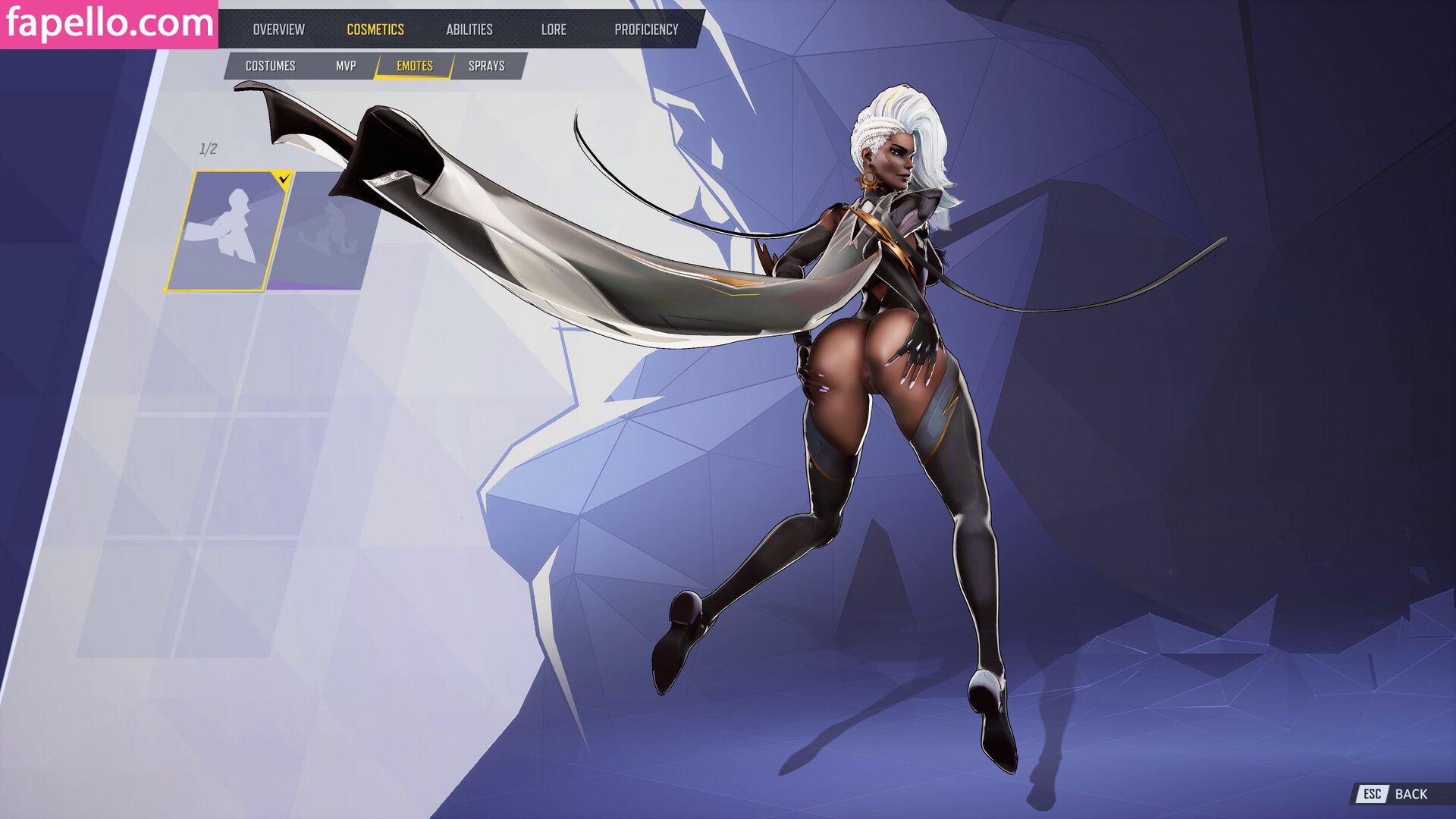Select the equipped emote thumbnail with checkmark
This screenshot has width=1456, height=819.
226,231
